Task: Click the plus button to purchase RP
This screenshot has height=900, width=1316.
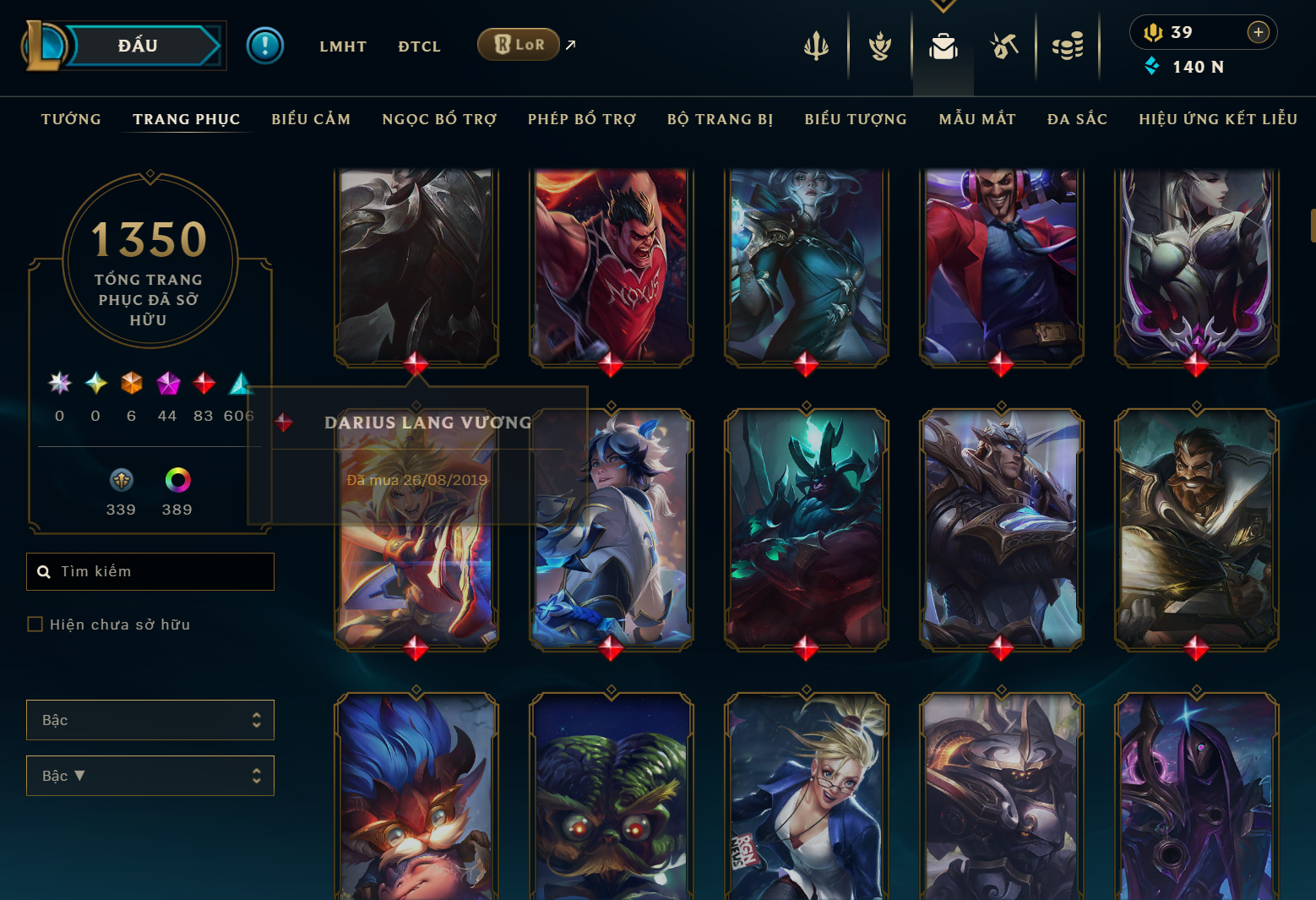Action: [x=1259, y=32]
